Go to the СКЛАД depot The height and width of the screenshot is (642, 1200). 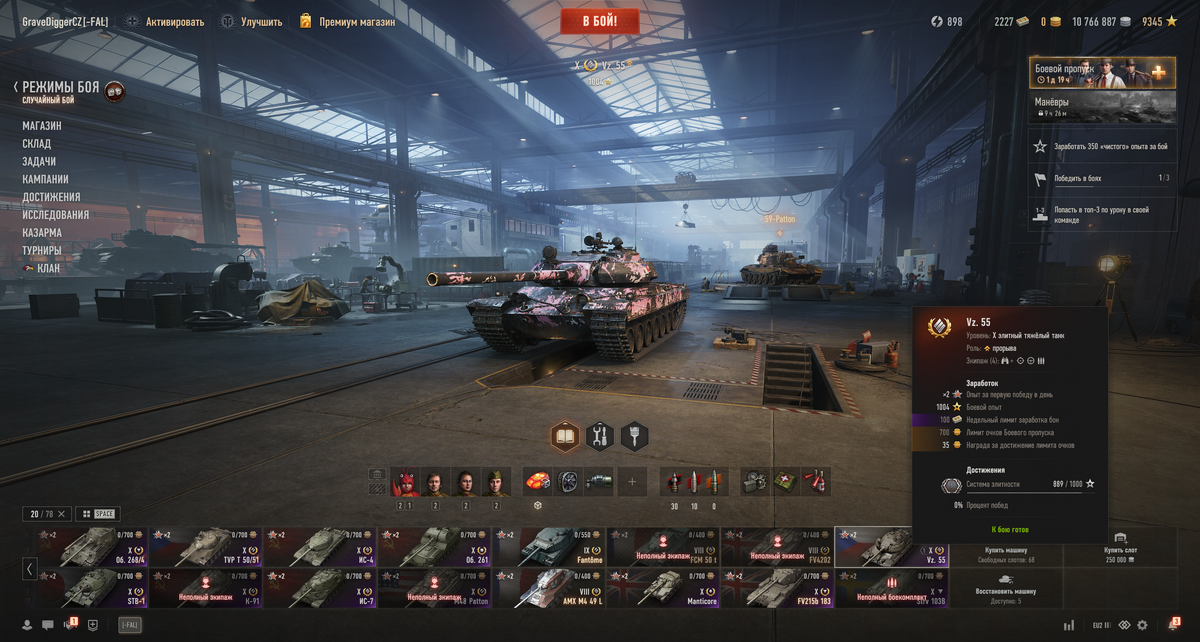tap(37, 144)
